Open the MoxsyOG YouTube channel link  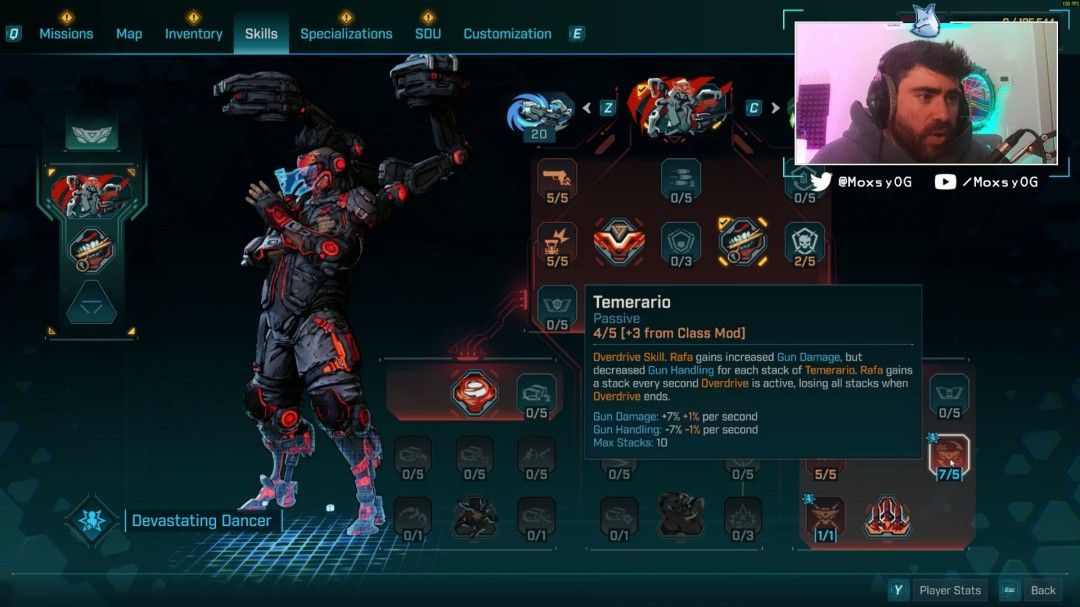[x=986, y=182]
